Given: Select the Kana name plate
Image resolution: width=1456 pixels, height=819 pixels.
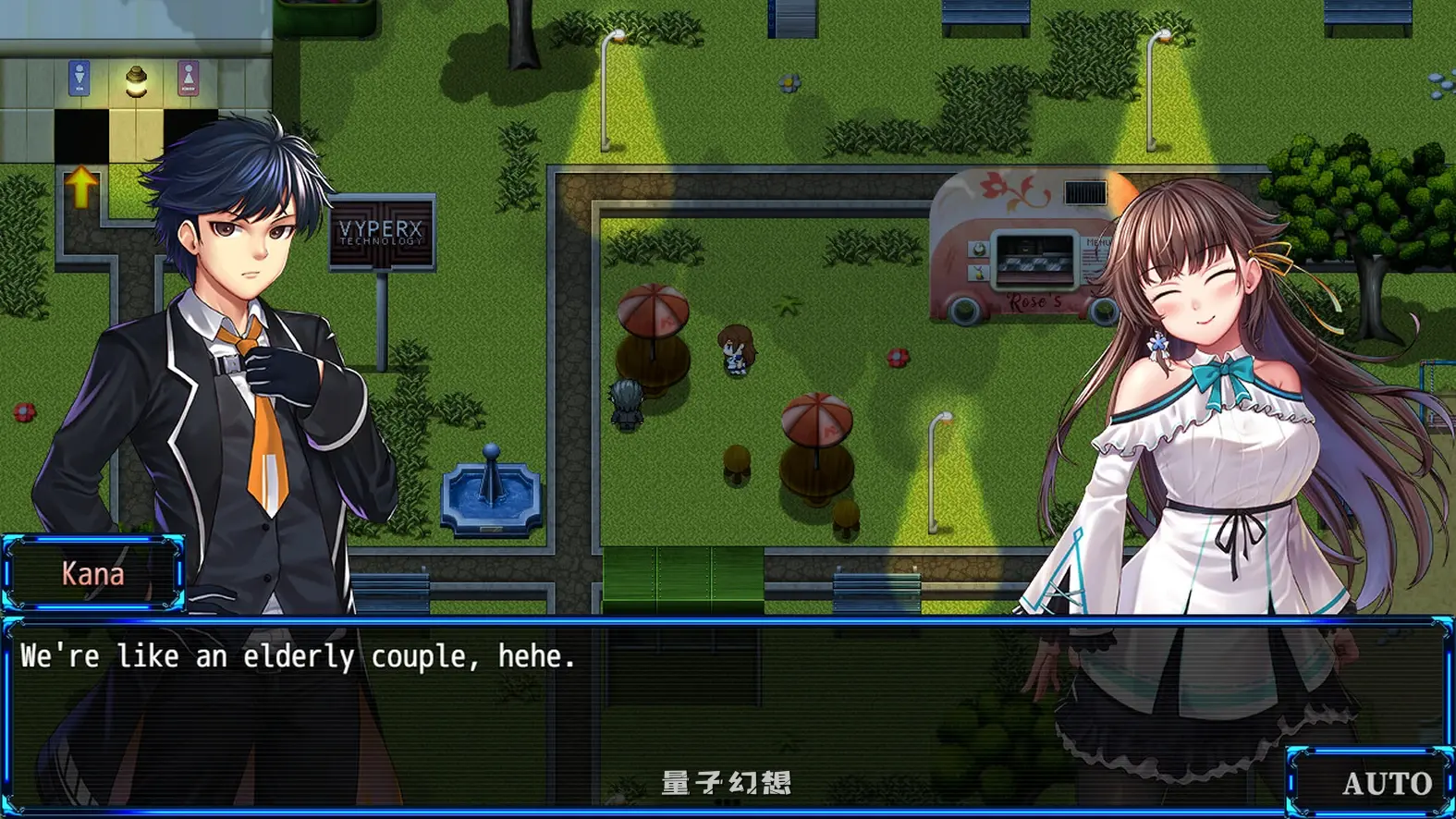Looking at the screenshot, I should tap(92, 573).
